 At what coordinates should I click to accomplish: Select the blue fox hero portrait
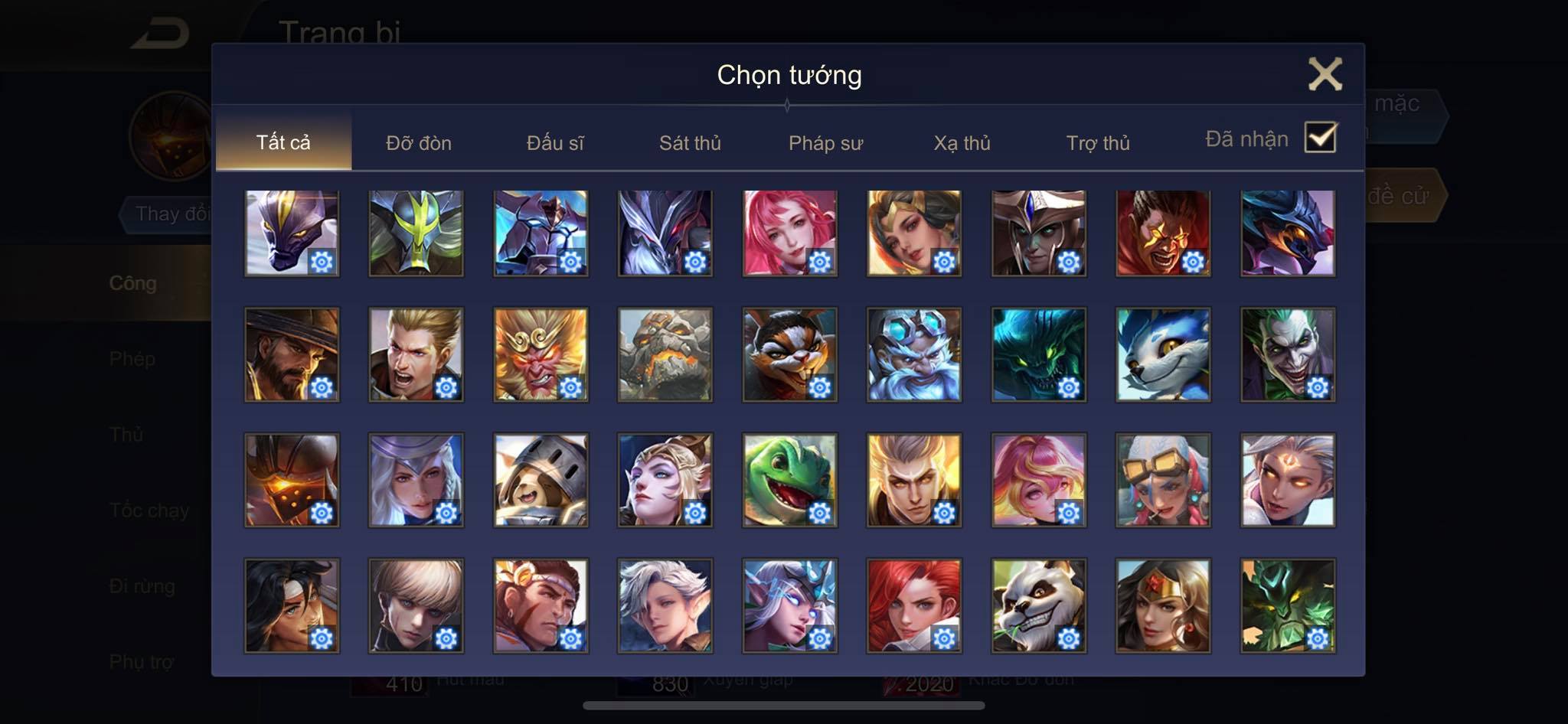[1163, 355]
